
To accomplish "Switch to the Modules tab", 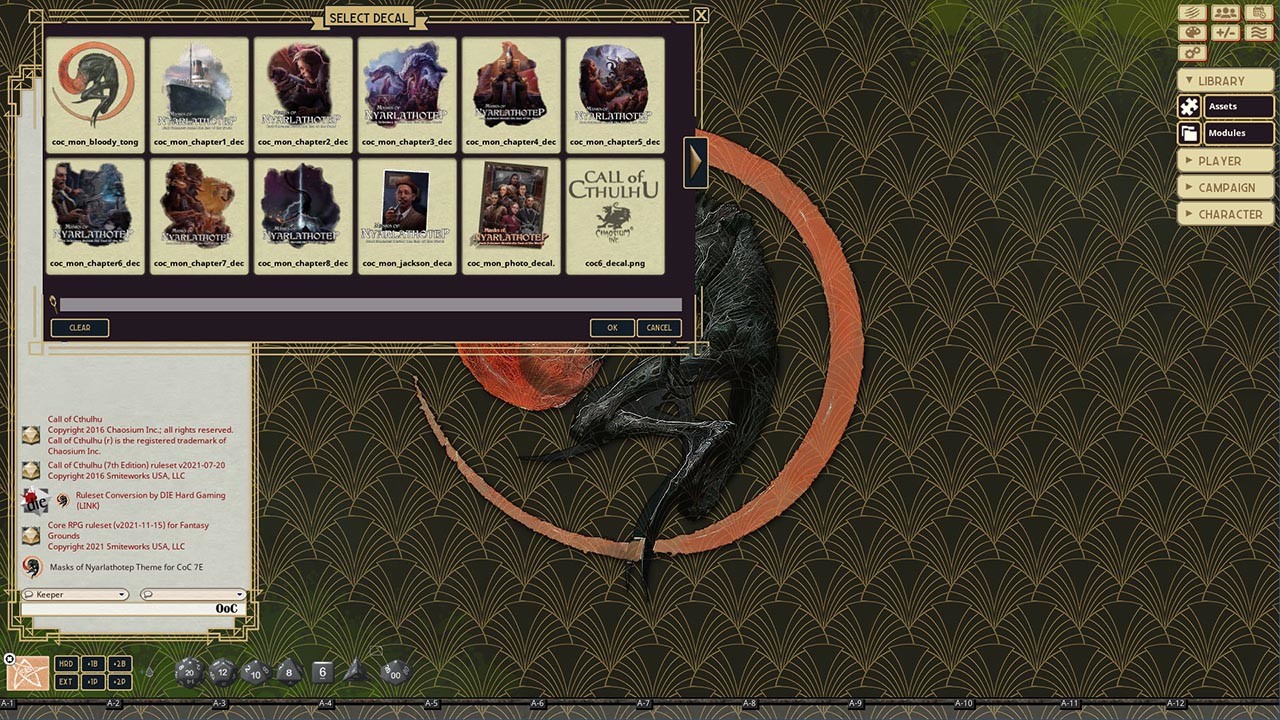I will click(1237, 133).
